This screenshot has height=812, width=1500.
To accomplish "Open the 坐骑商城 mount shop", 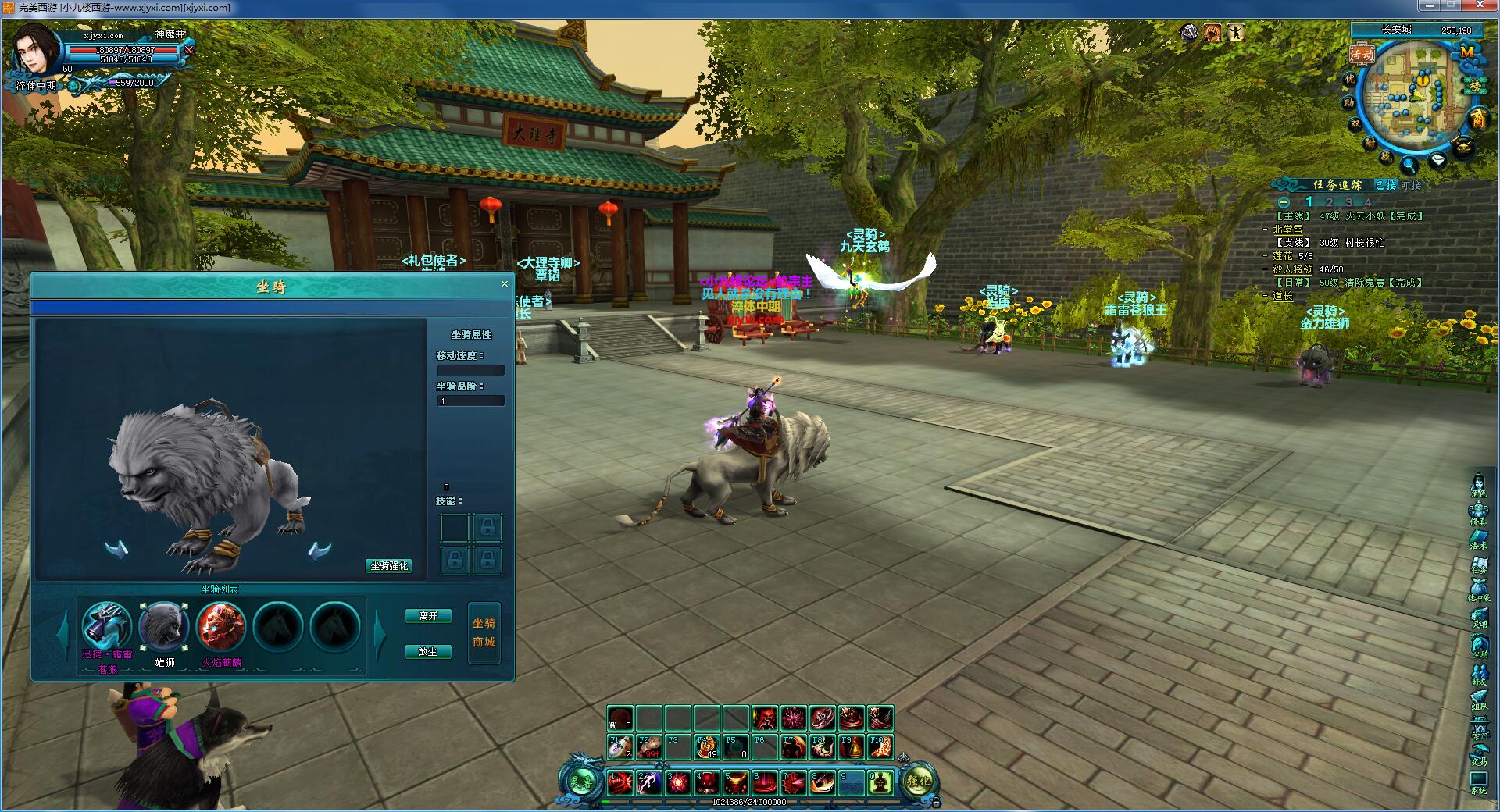I will click(x=484, y=633).
